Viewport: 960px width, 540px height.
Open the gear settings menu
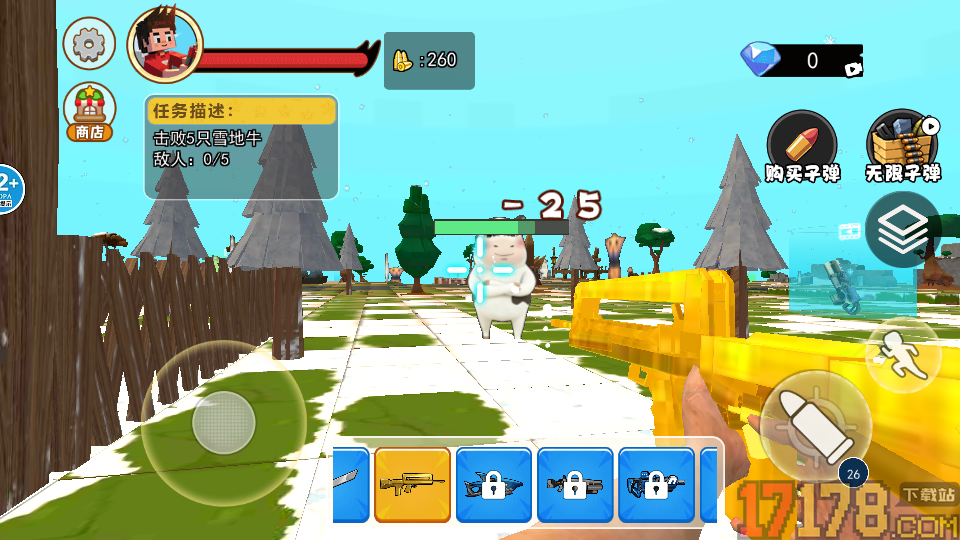coord(89,43)
